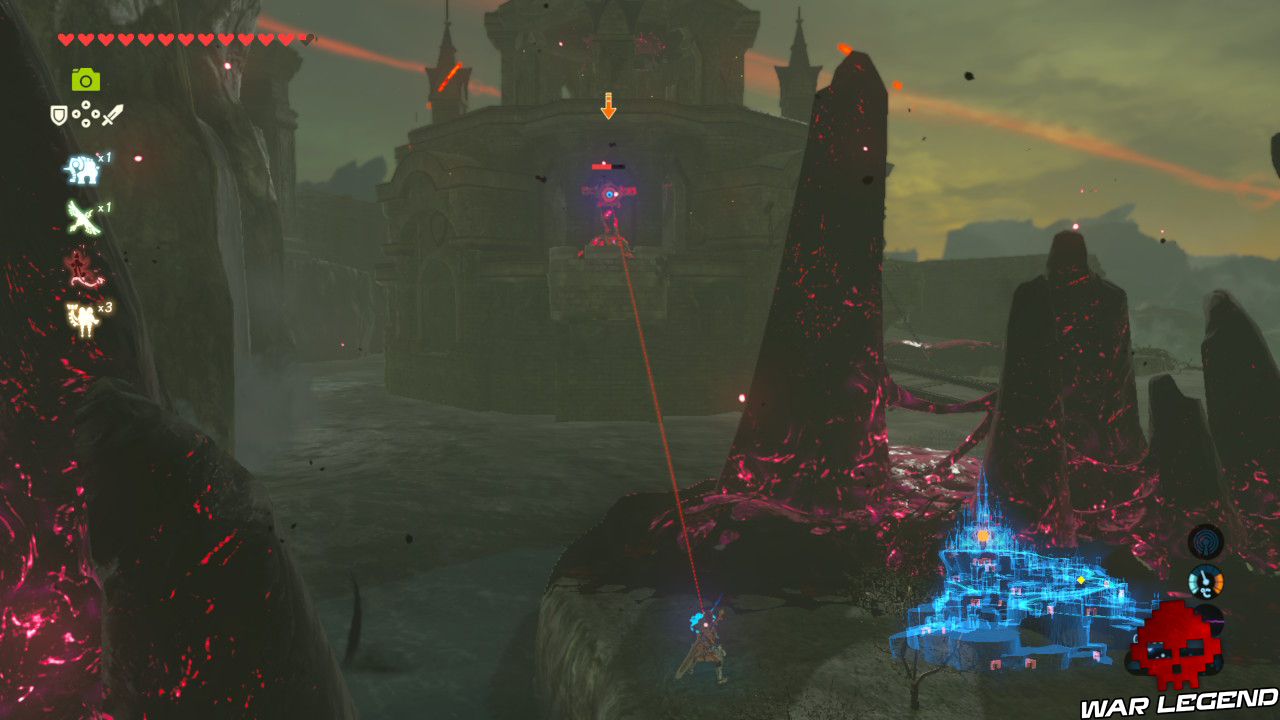Viewport: 1280px width, 720px height.
Task: Open the rune selector d-pad icon
Action: 87,115
